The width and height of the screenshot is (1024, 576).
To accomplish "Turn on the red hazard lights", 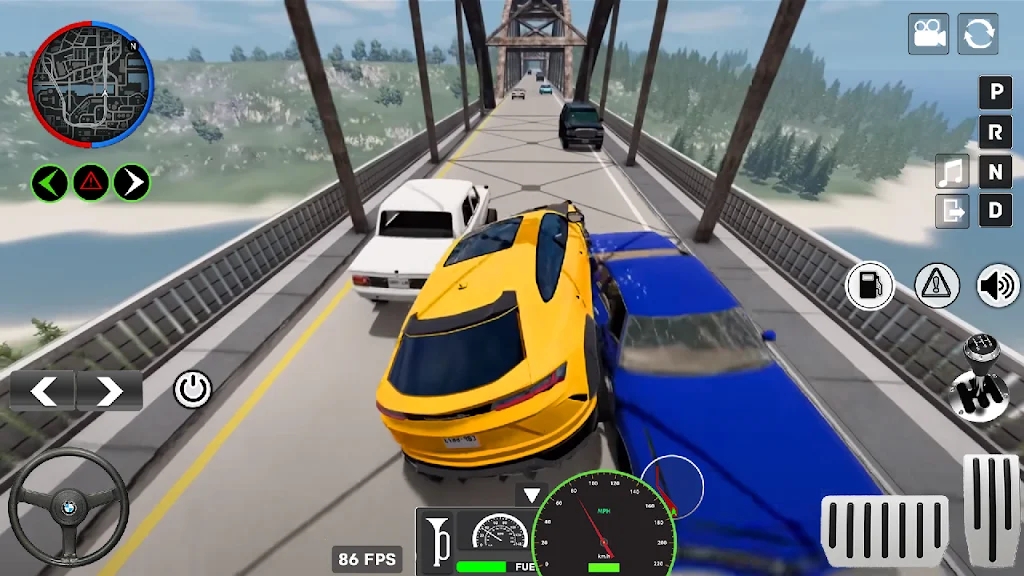I will click(91, 182).
